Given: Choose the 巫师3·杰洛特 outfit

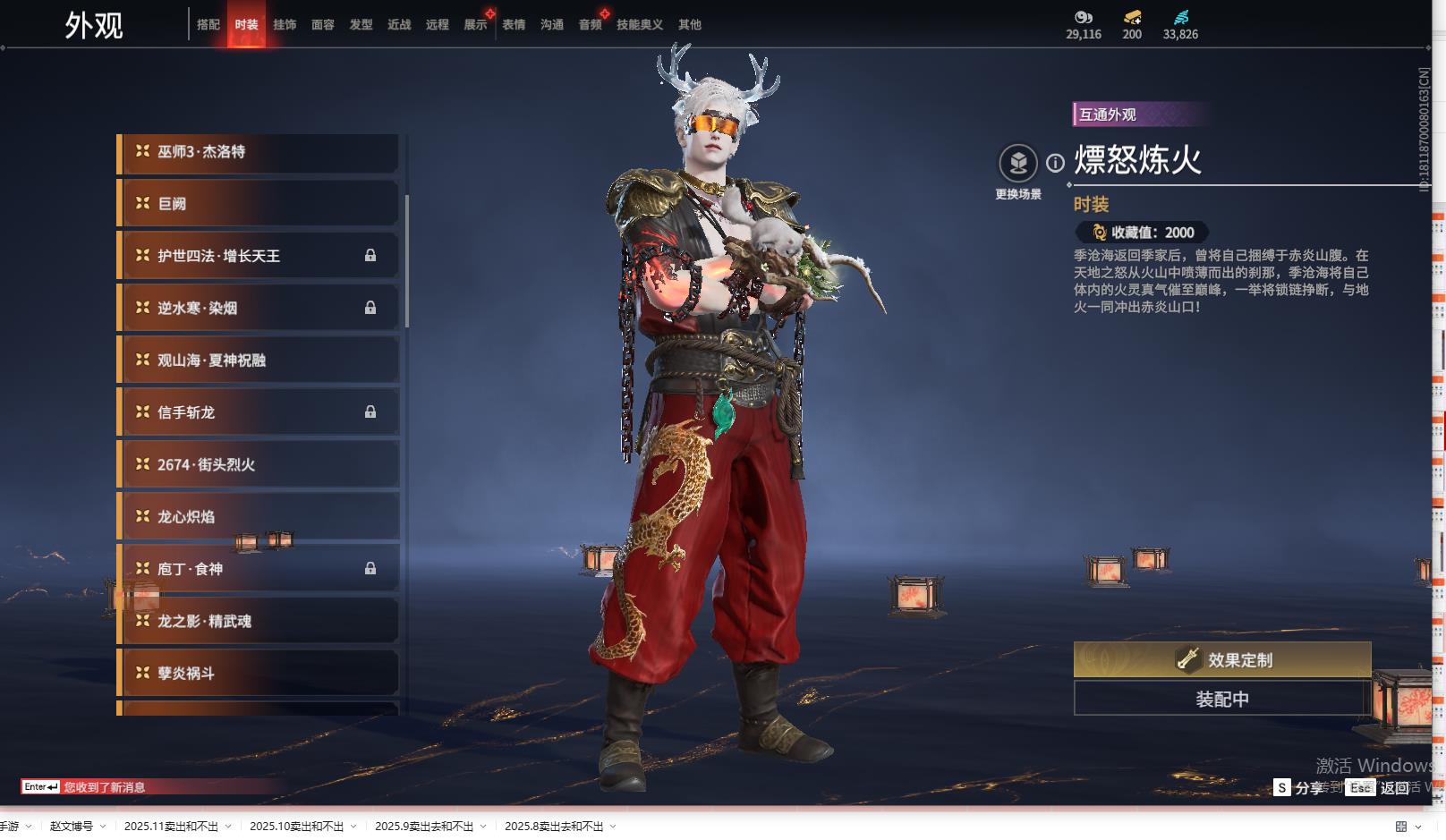Looking at the screenshot, I should point(258,152).
